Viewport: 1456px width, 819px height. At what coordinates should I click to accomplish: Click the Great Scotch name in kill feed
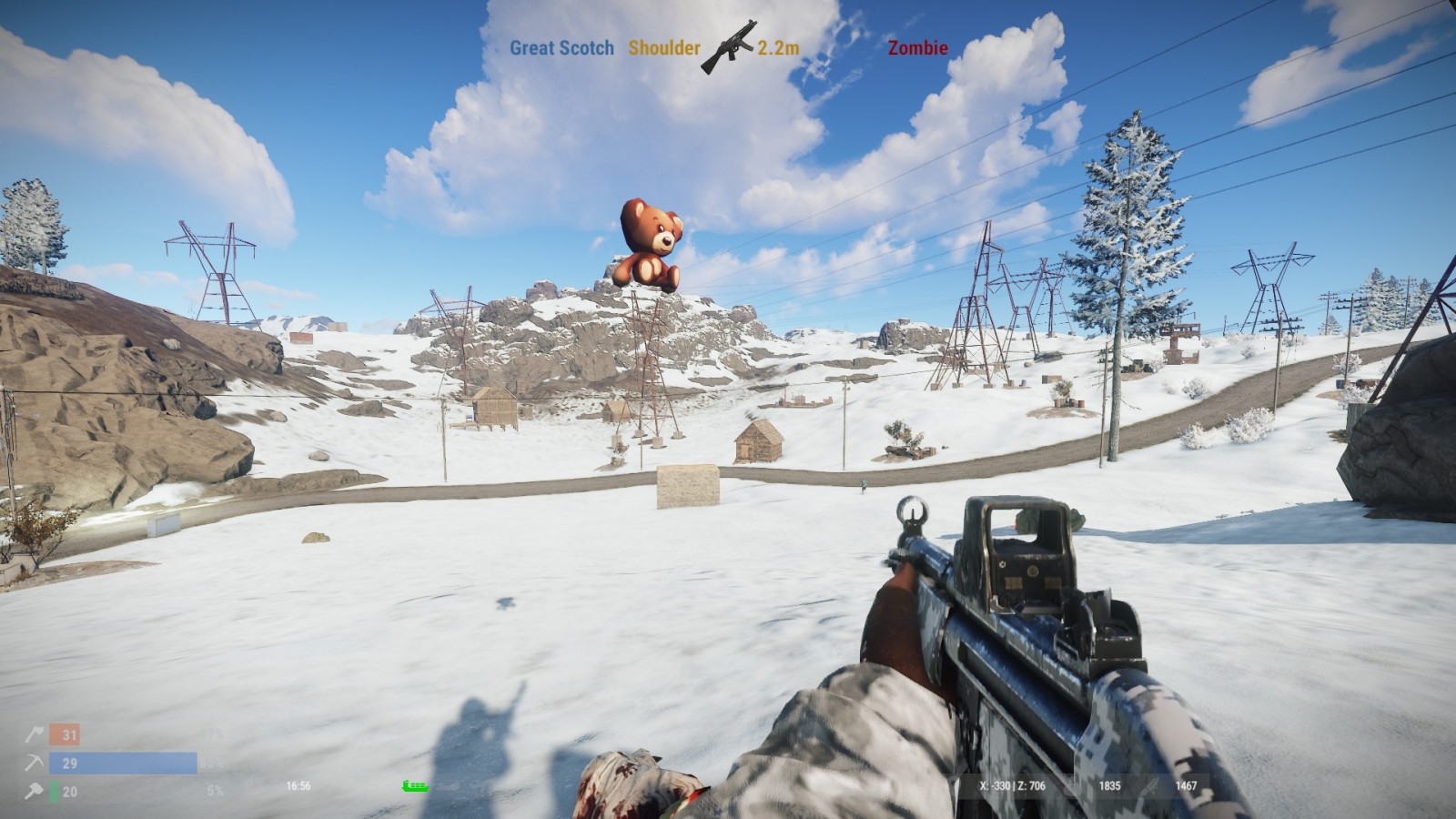click(561, 48)
